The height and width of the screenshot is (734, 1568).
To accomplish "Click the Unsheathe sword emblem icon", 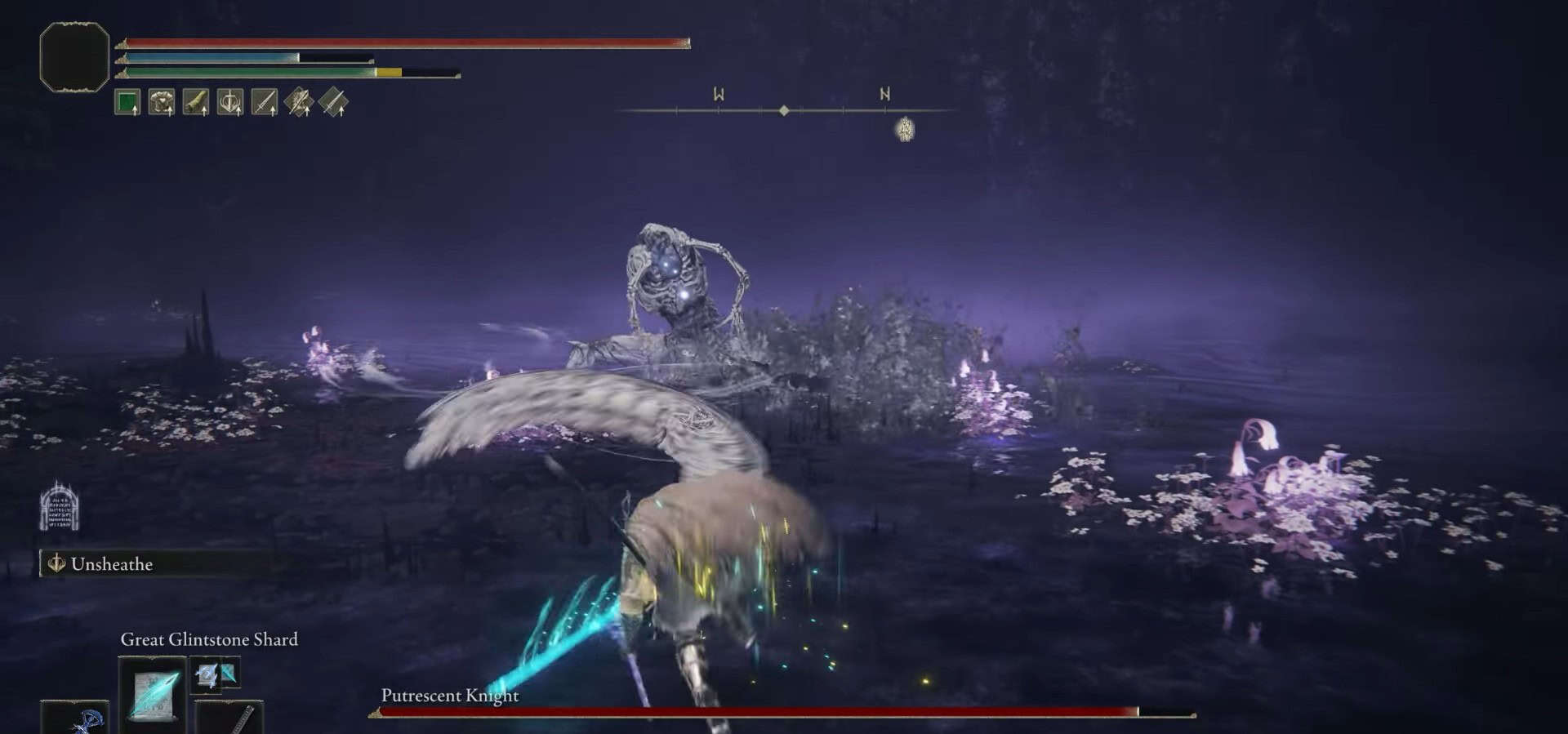I will tap(56, 563).
